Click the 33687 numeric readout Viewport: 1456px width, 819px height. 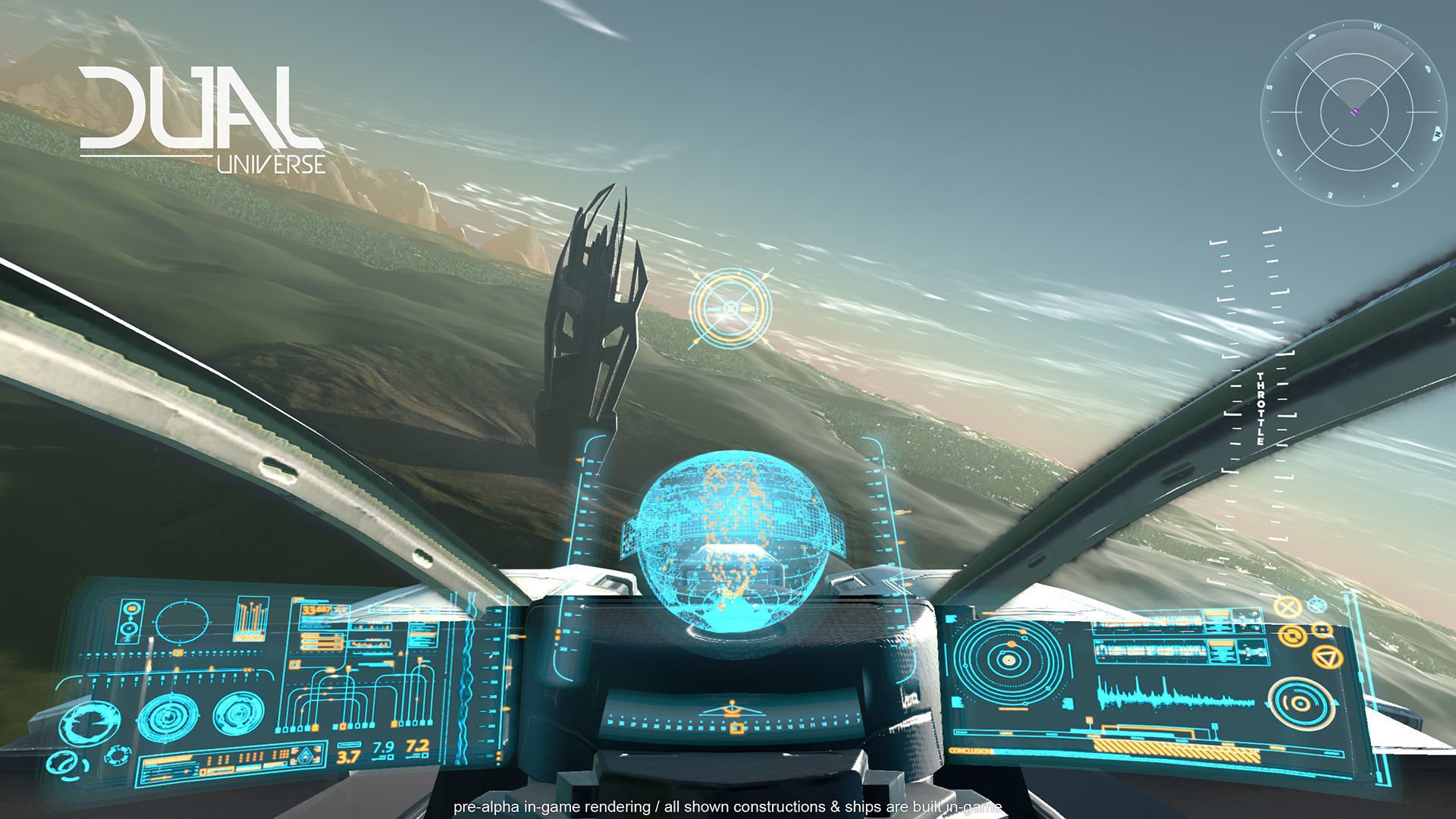[x=315, y=610]
